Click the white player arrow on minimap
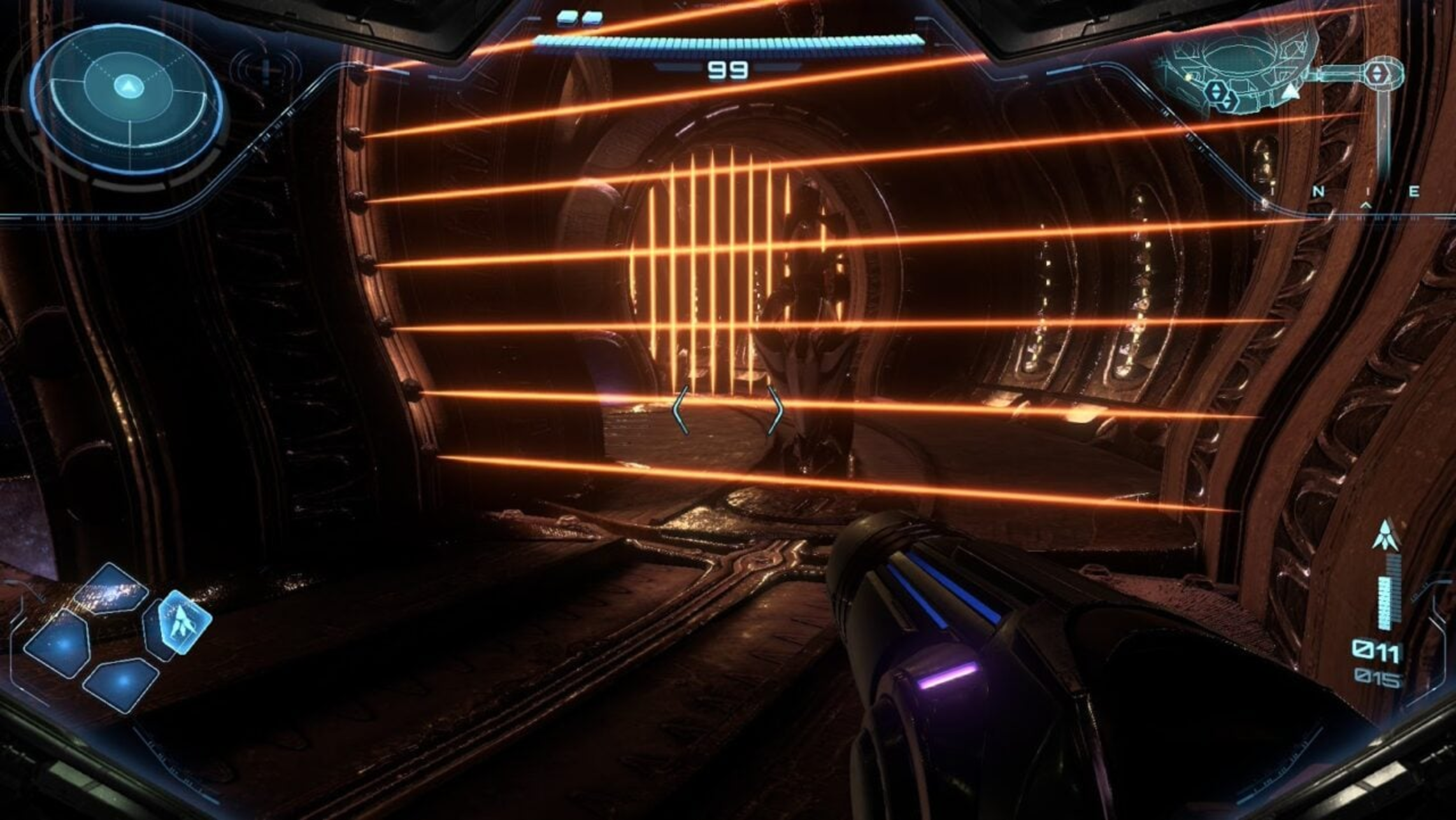 click(1290, 92)
